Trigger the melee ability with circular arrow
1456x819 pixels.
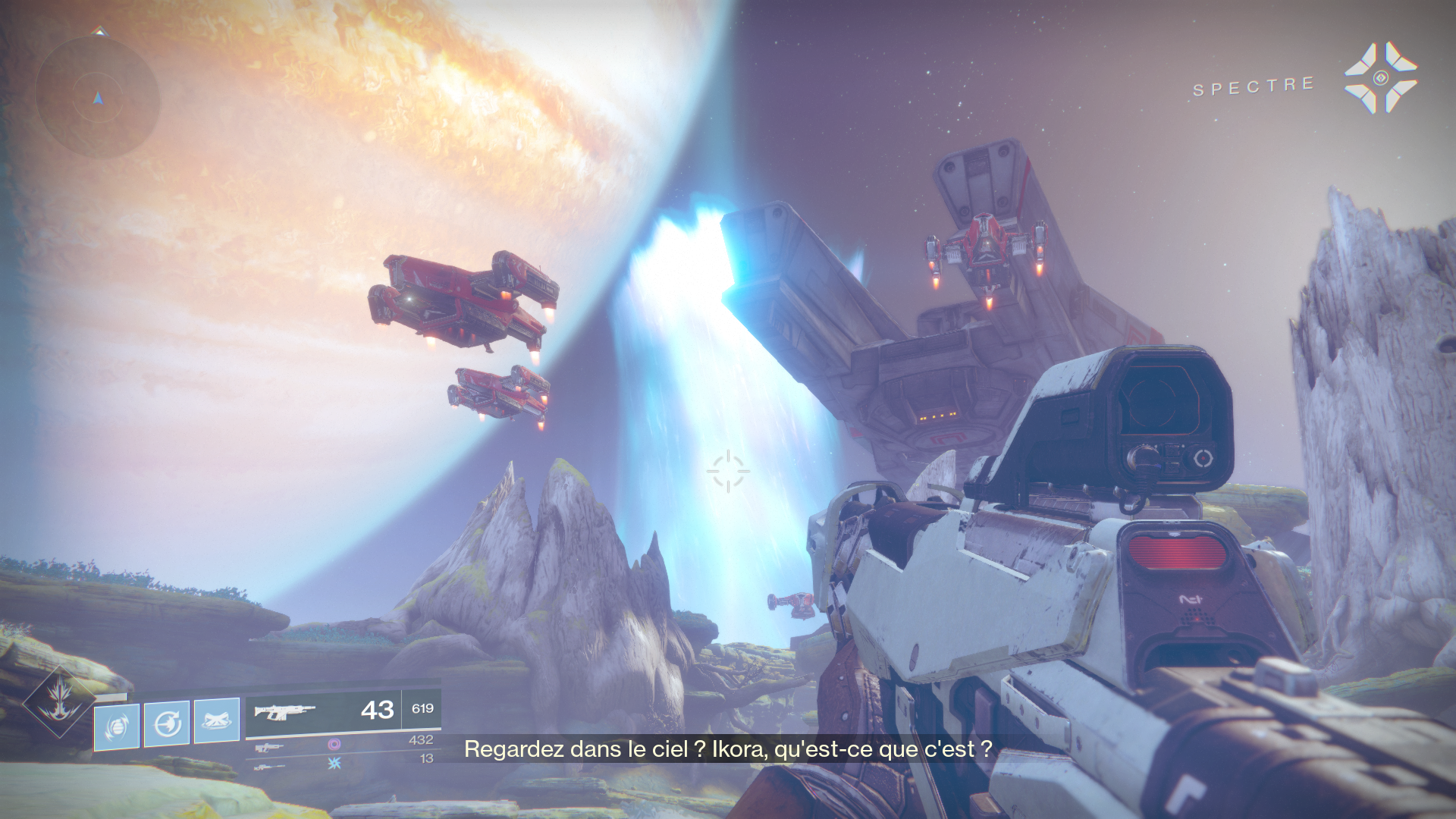167,723
